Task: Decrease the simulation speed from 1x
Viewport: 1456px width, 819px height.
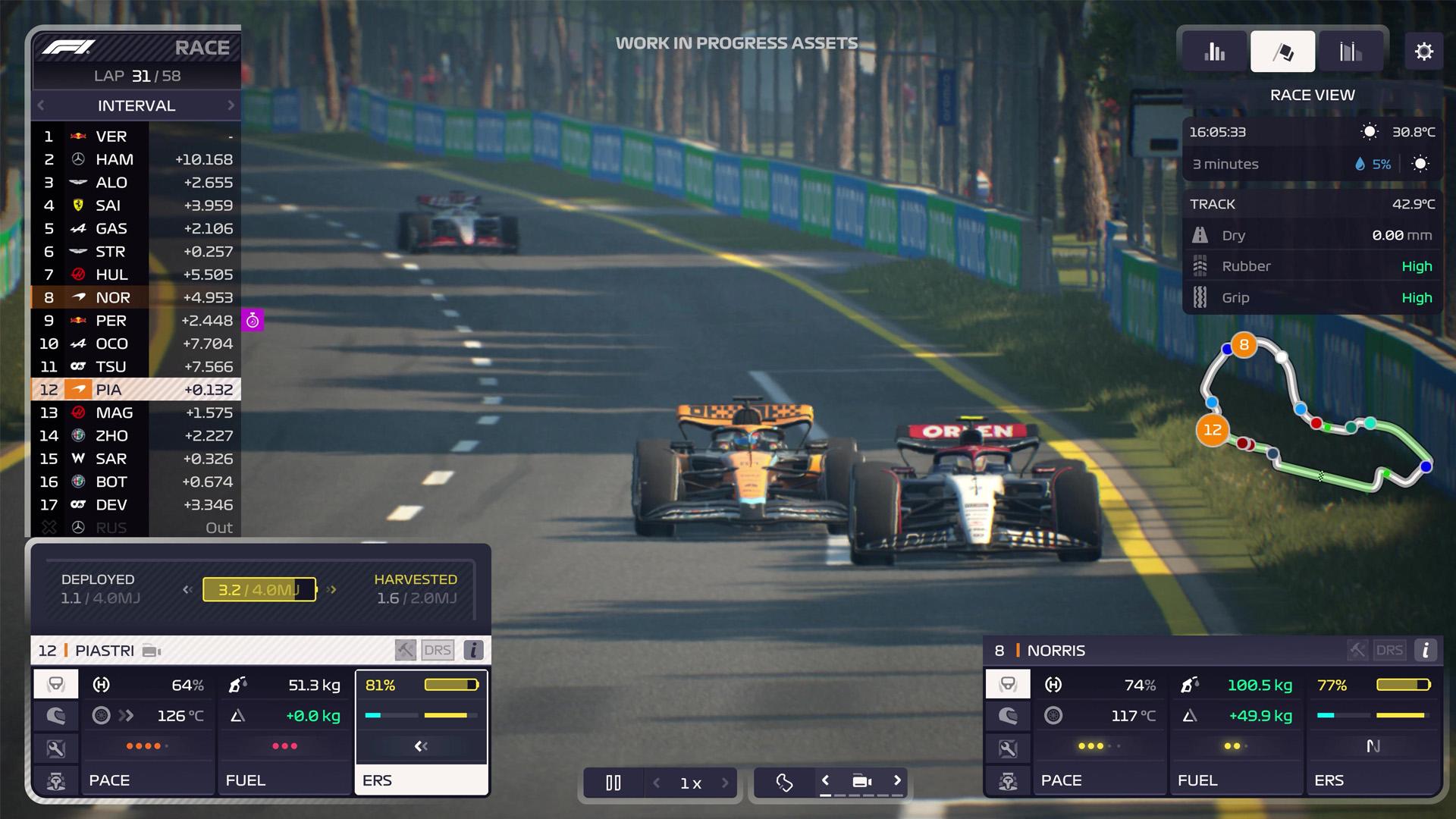Action: pos(657,783)
